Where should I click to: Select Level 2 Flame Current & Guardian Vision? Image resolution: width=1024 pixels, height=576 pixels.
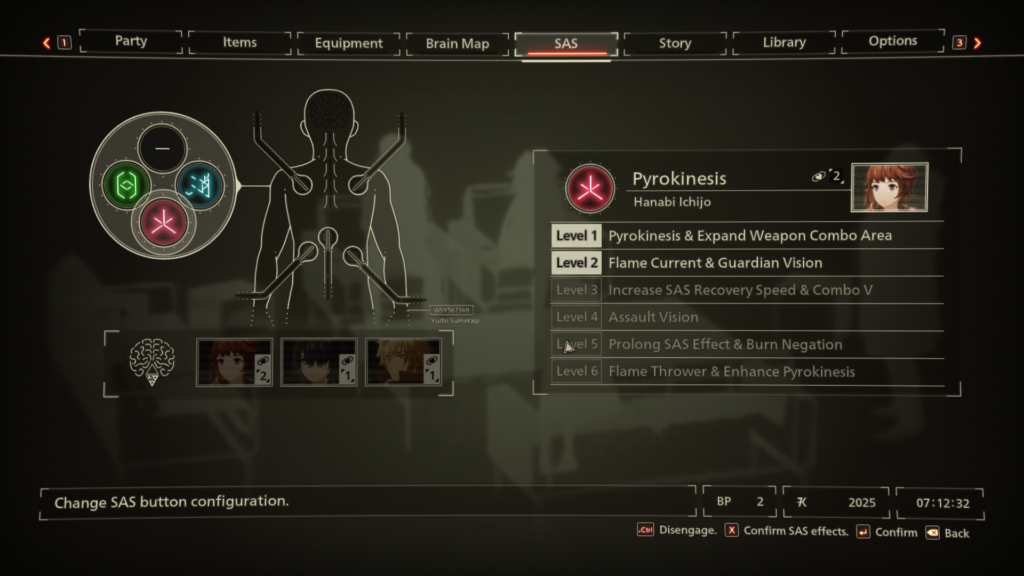point(747,263)
